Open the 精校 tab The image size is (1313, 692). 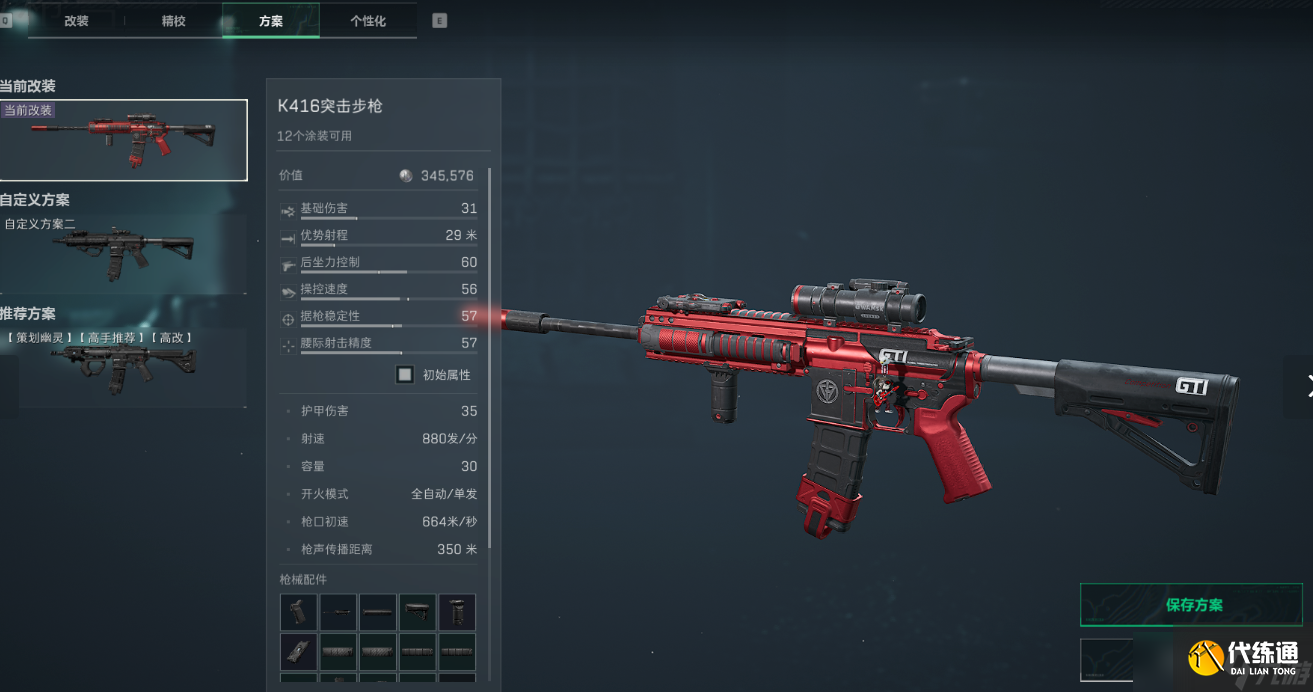point(173,21)
